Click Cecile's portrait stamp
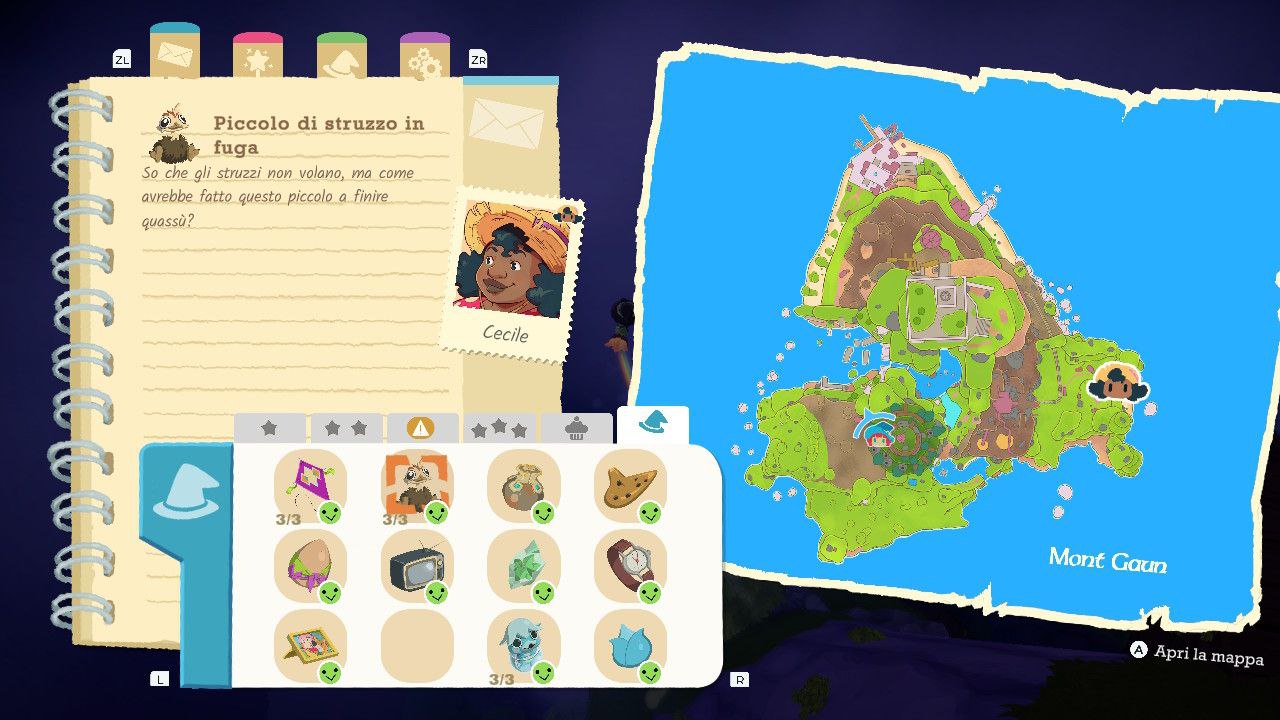 [x=510, y=270]
